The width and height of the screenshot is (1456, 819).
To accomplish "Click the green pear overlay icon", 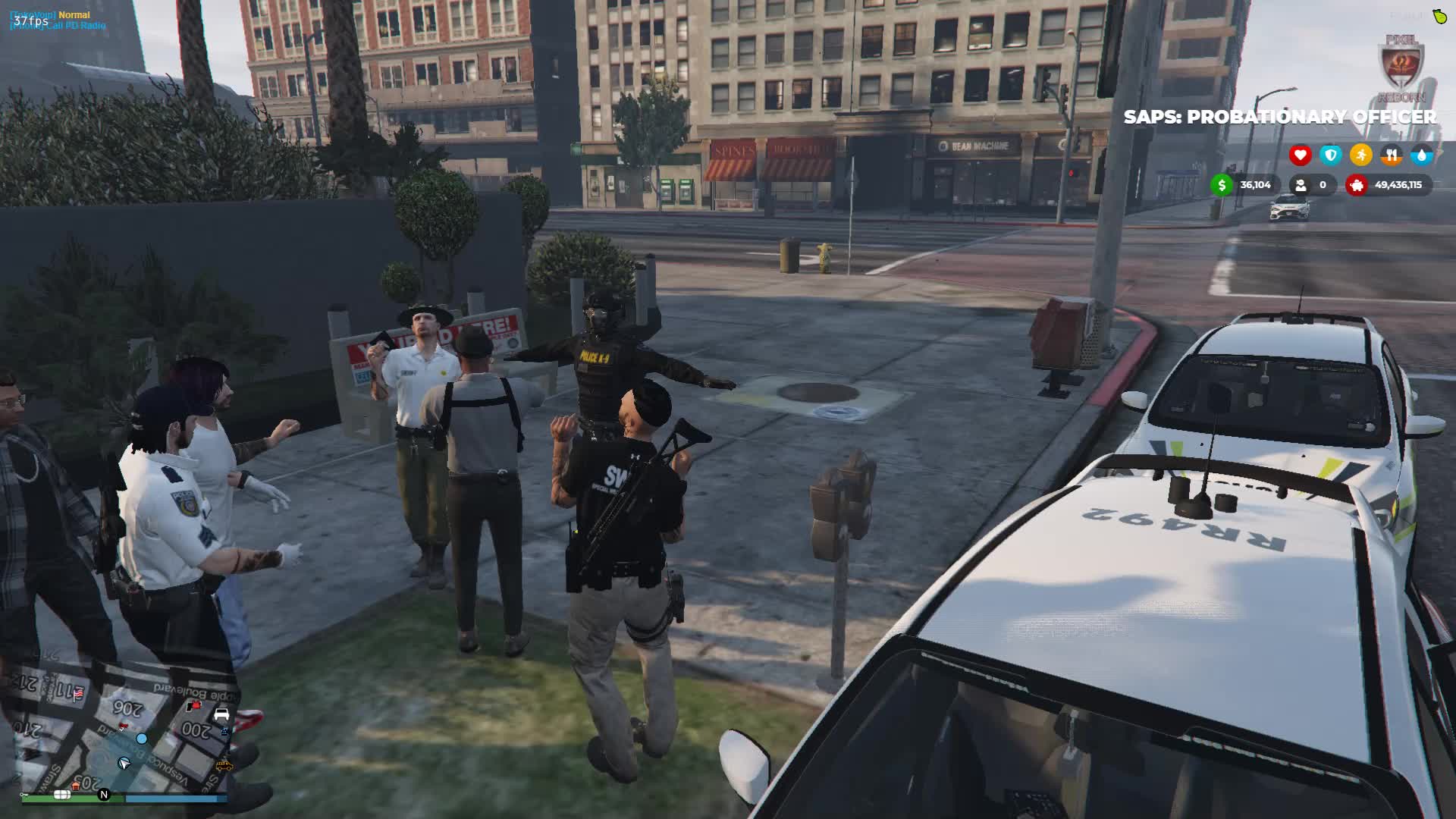I will pyautogui.click(x=1439, y=16).
